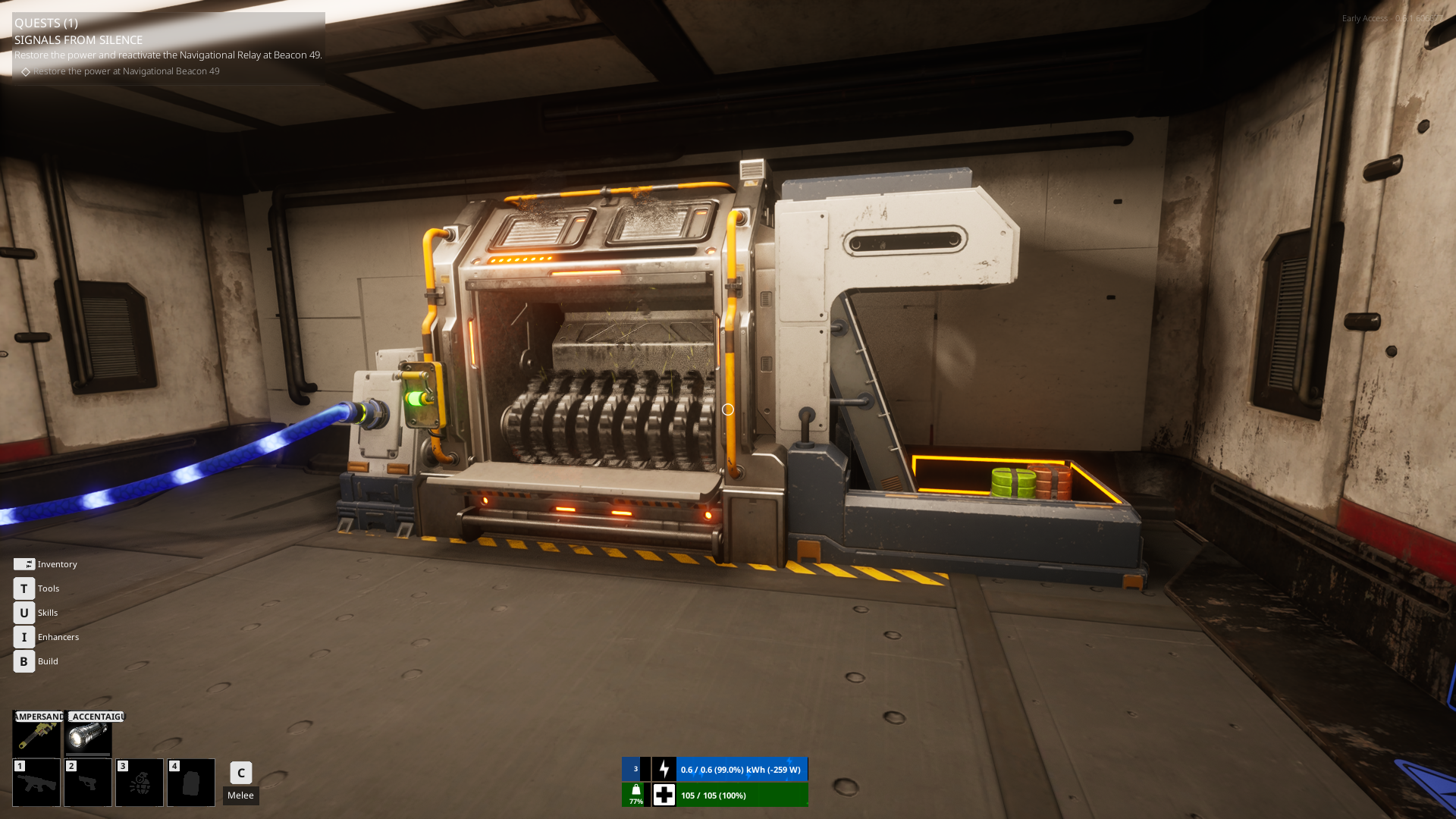The height and width of the screenshot is (819, 1456).
Task: Click the Restore the power objective line
Action: pyautogui.click(x=126, y=71)
